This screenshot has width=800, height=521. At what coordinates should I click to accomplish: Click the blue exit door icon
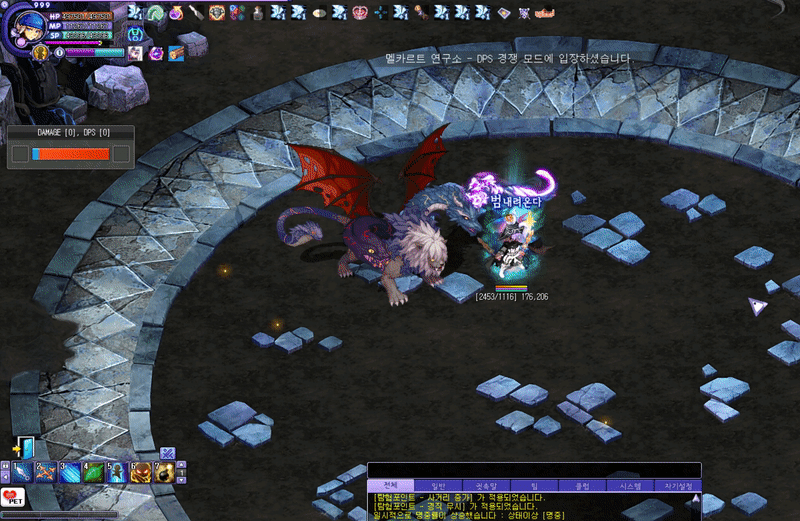25,447
